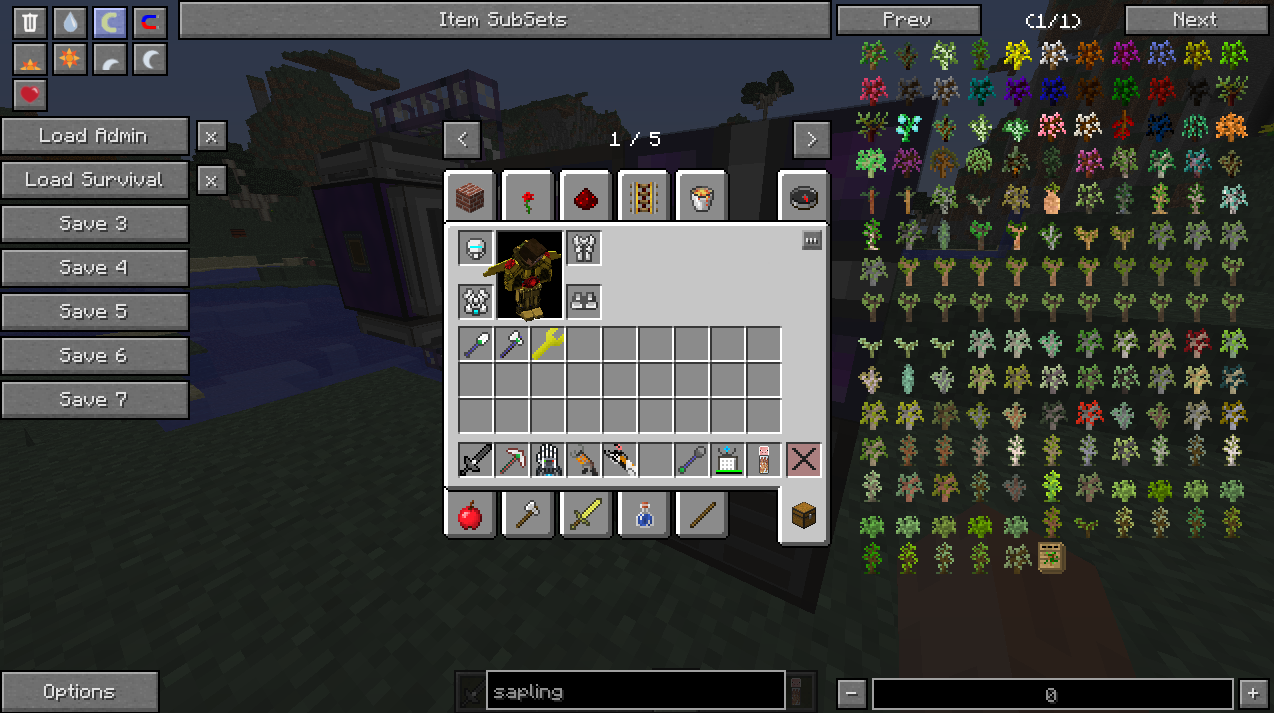The width and height of the screenshot is (1274, 713).
Task: Click the sapling search field
Action: 635,692
